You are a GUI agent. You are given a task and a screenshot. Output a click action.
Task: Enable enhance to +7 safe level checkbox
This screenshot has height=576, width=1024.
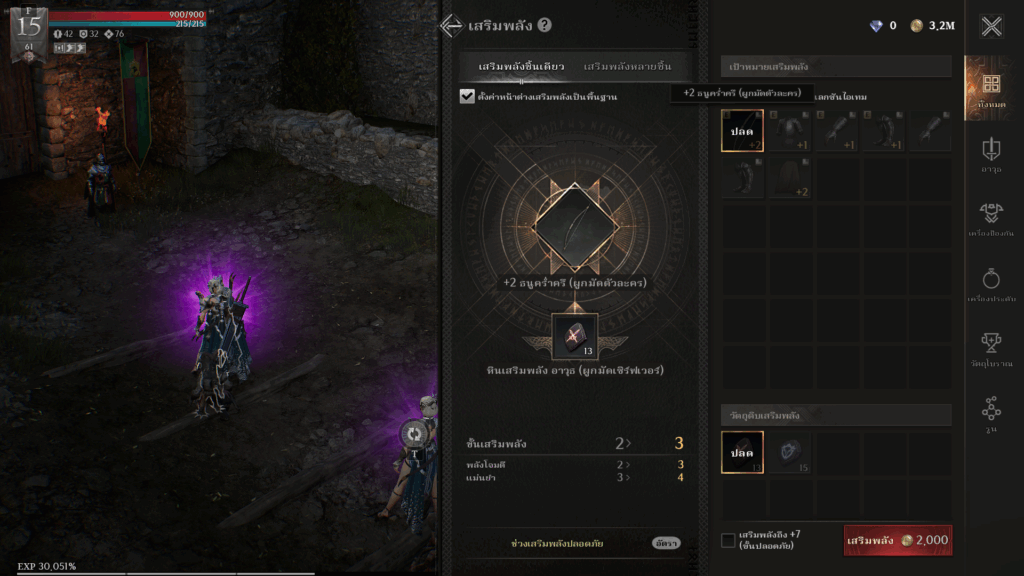point(728,540)
